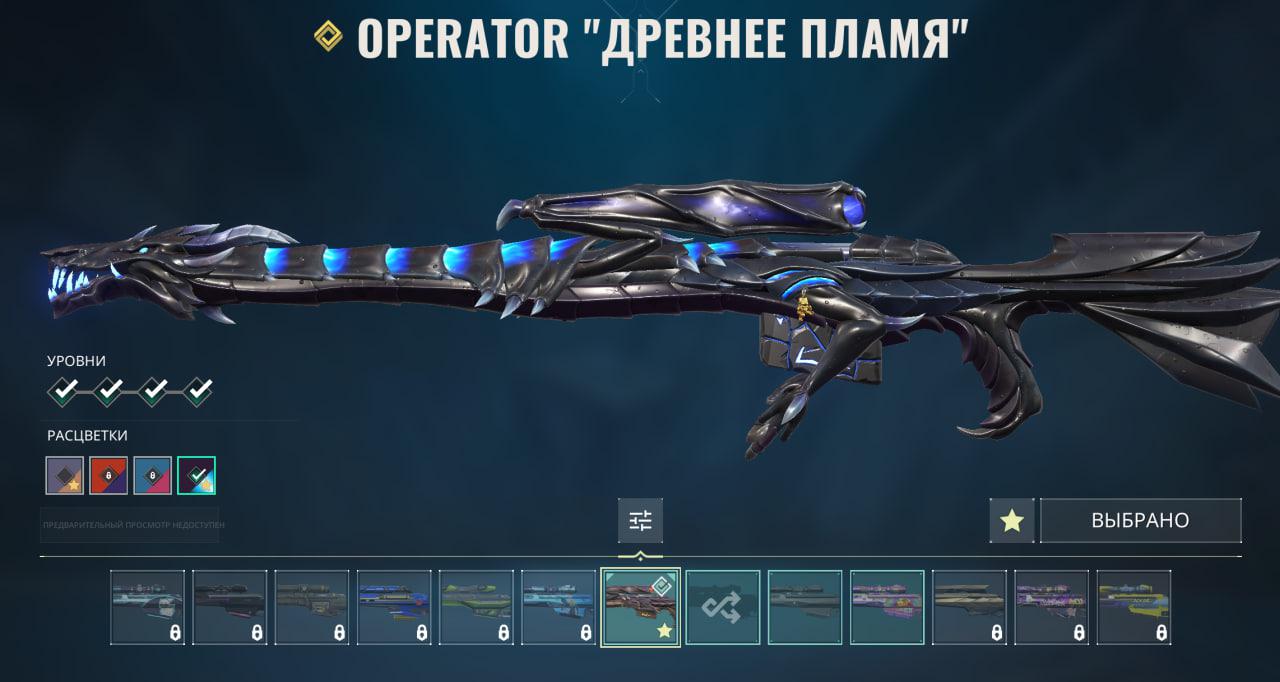Choose the locked blue and pink variant
The height and width of the screenshot is (682, 1280).
pos(153,475)
